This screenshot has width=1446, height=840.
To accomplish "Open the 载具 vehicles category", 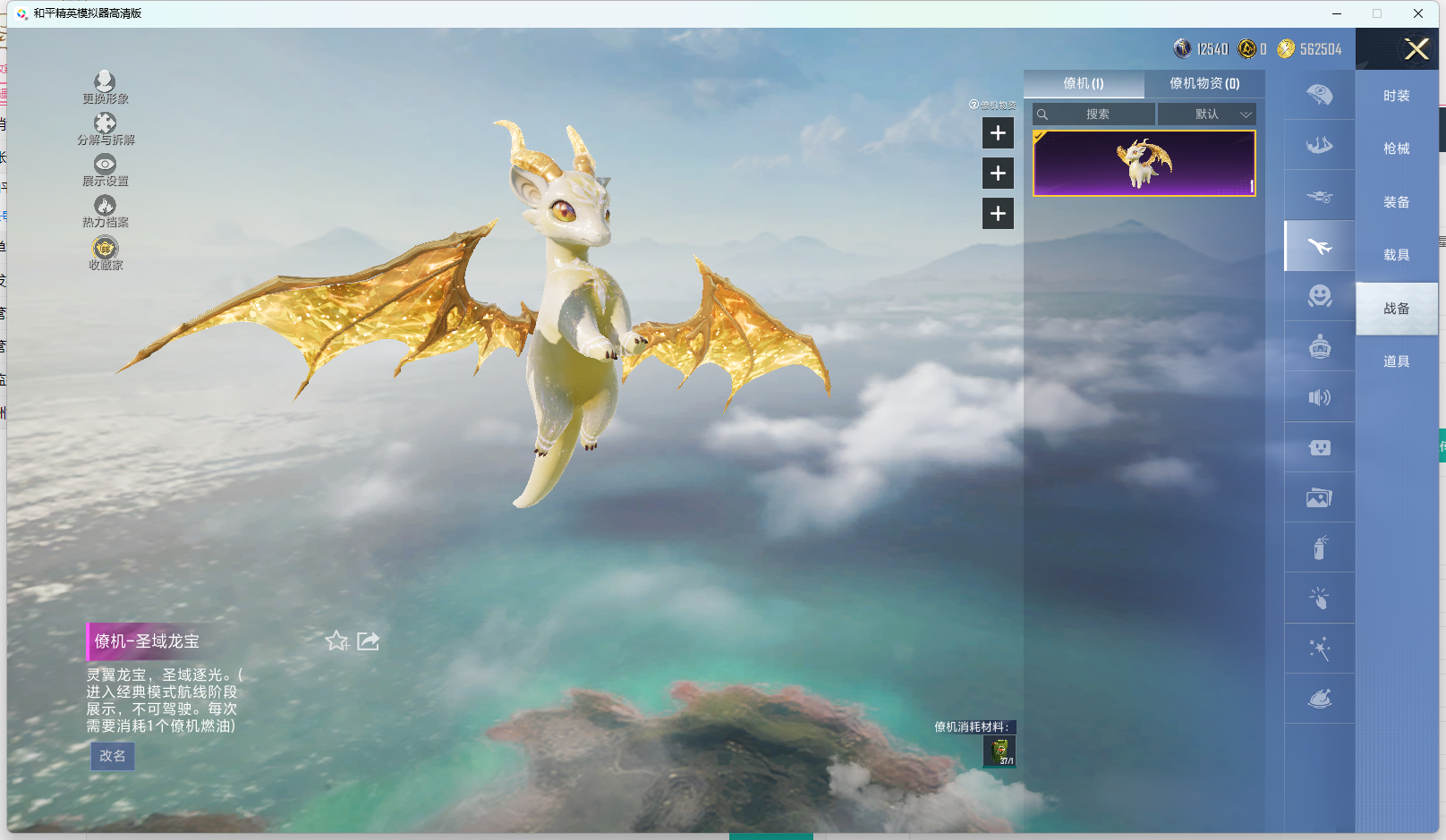I will click(x=1396, y=255).
